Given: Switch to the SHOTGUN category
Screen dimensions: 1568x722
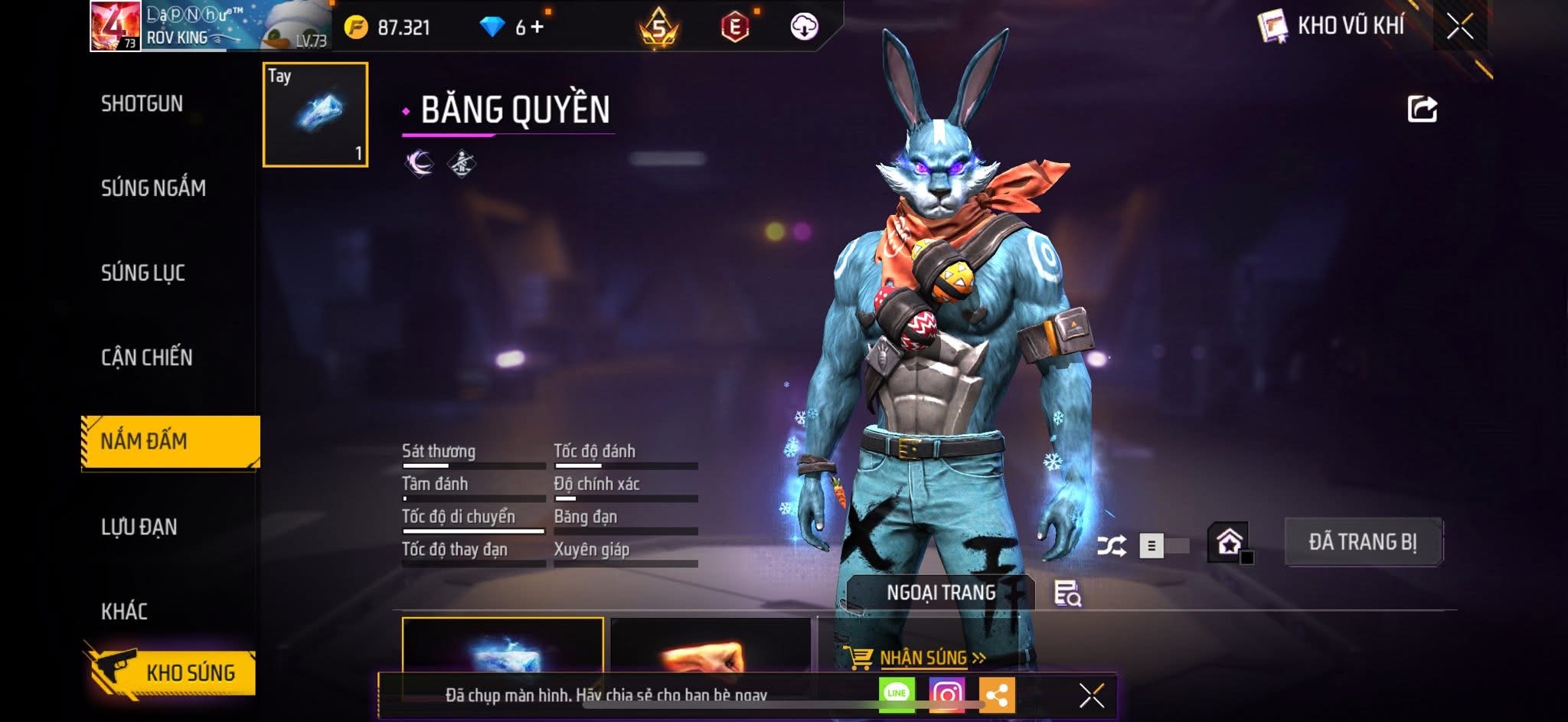Looking at the screenshot, I should [x=142, y=103].
